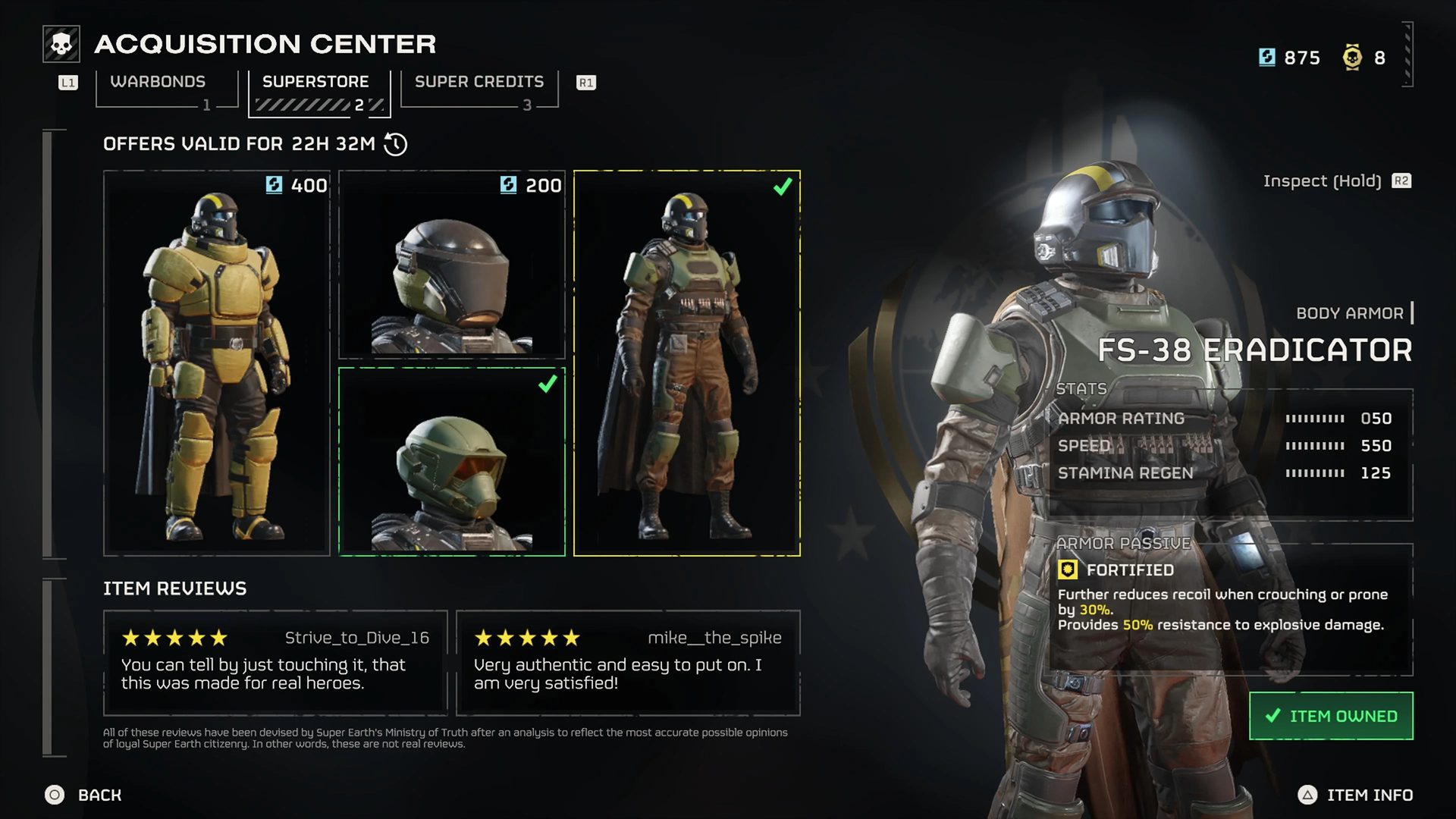1456x819 pixels.
Task: Open the Super Credits section via R1 shortcut
Action: coord(585,82)
